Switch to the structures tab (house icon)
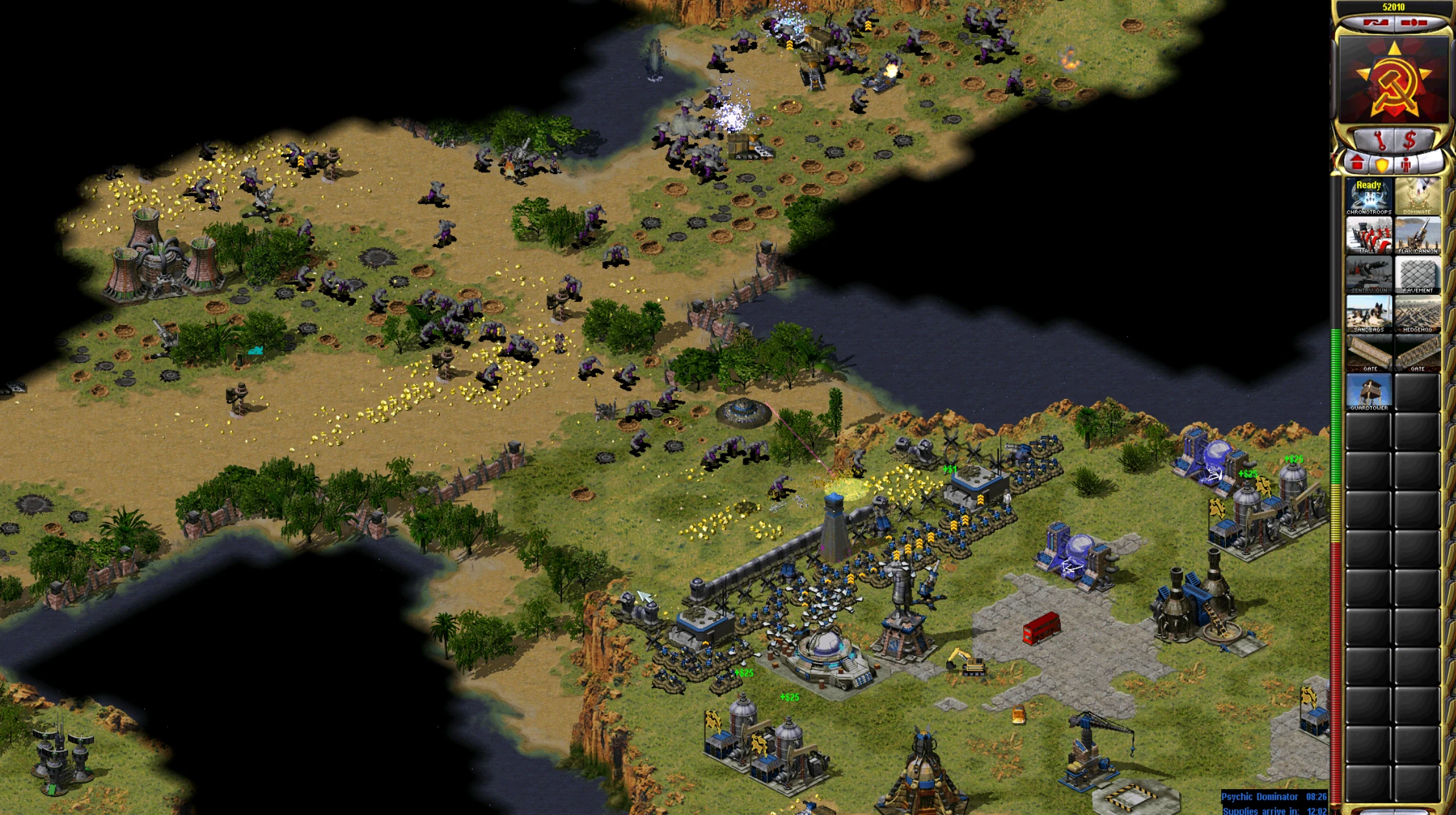1456x815 pixels. point(1357,164)
